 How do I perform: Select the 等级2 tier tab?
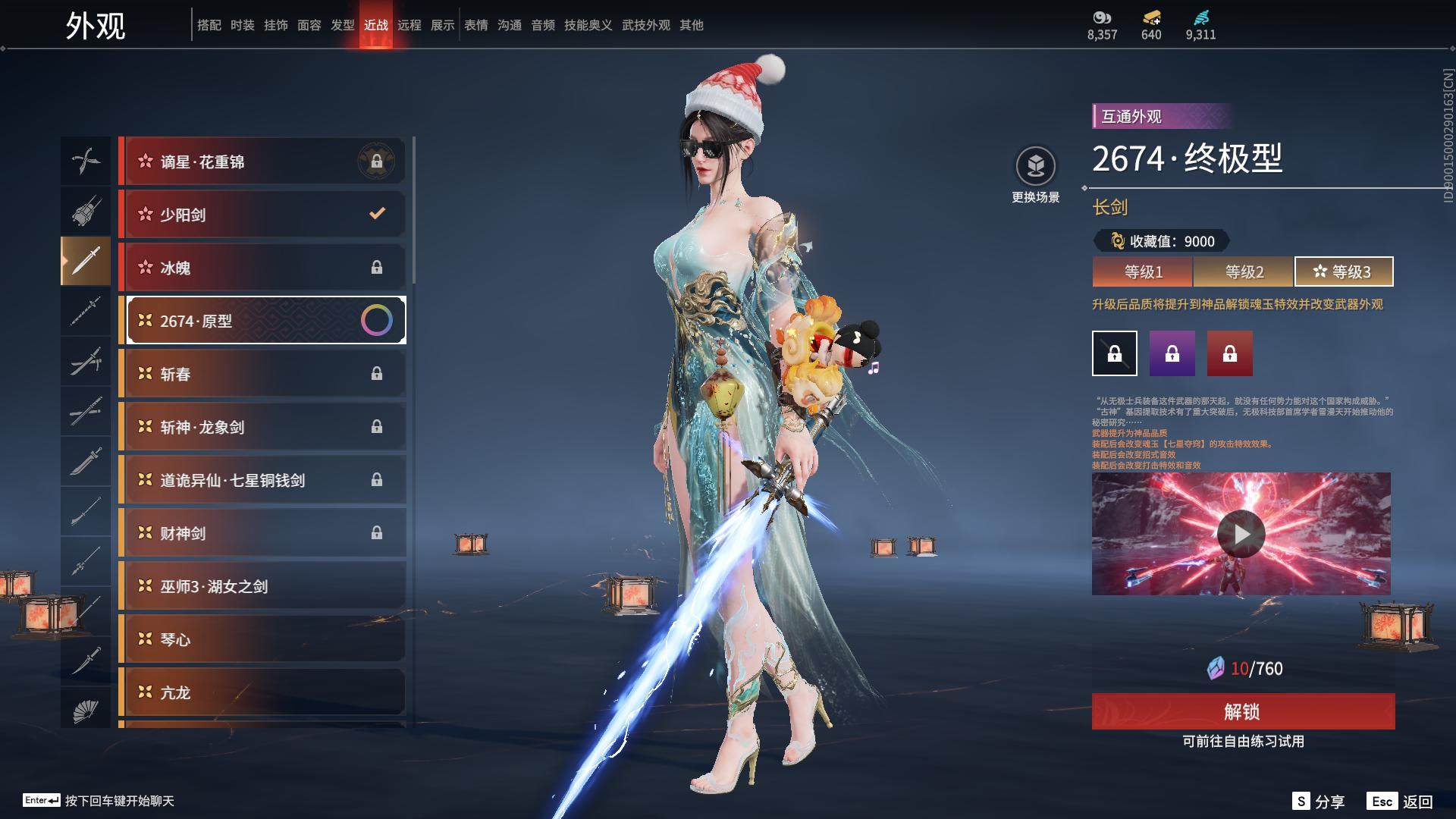point(1244,271)
